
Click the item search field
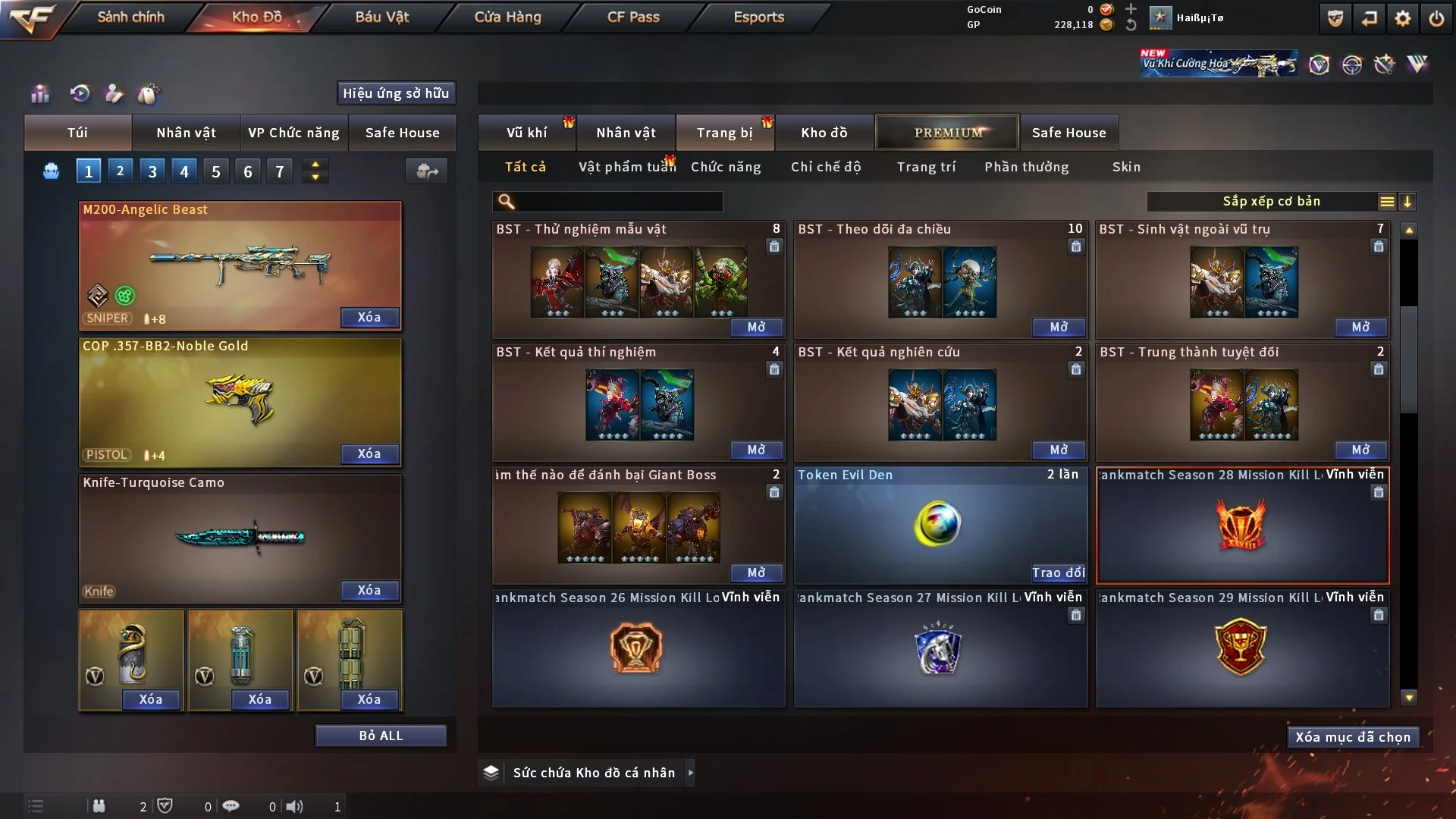[x=618, y=202]
